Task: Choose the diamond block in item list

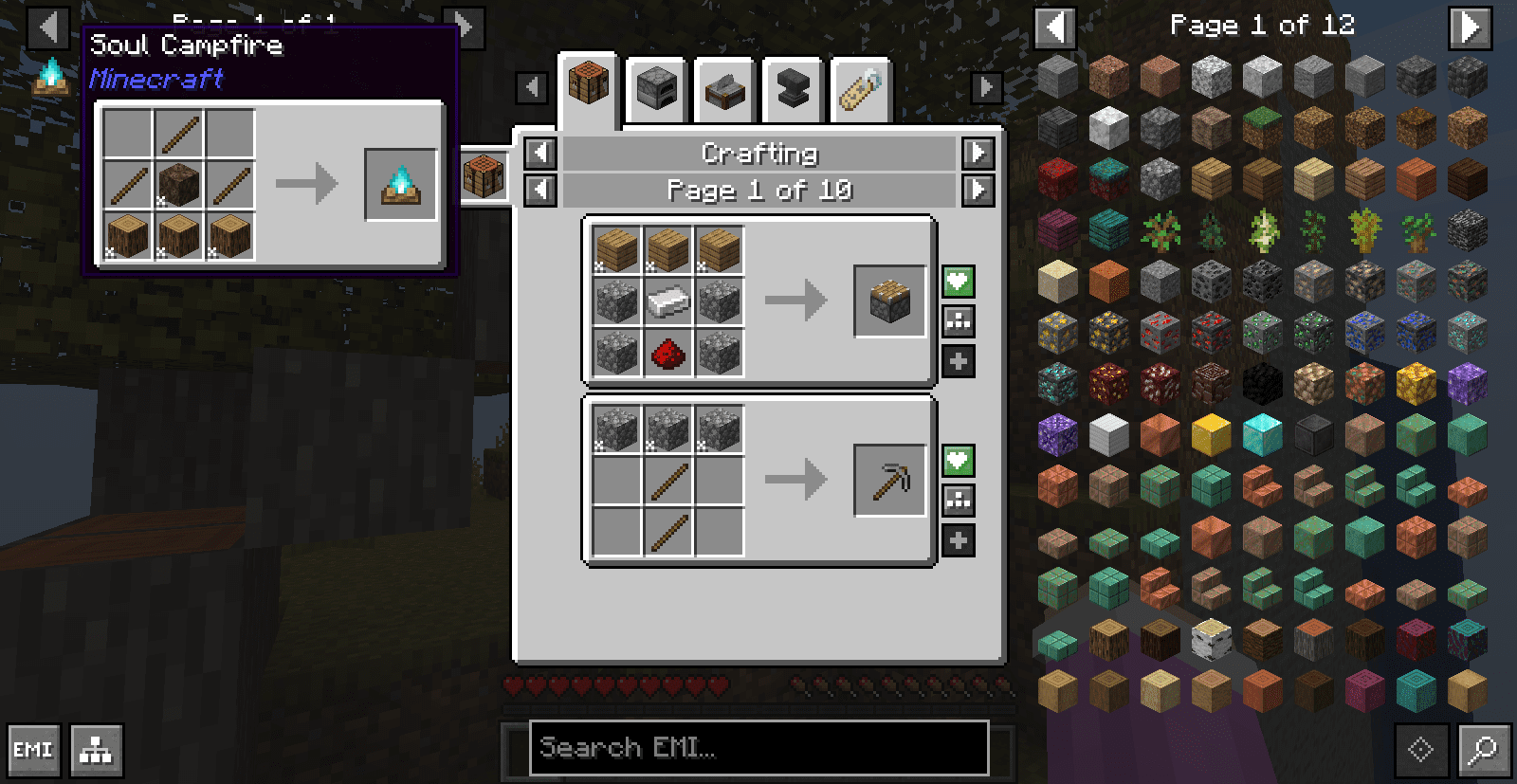Action: click(x=1262, y=435)
